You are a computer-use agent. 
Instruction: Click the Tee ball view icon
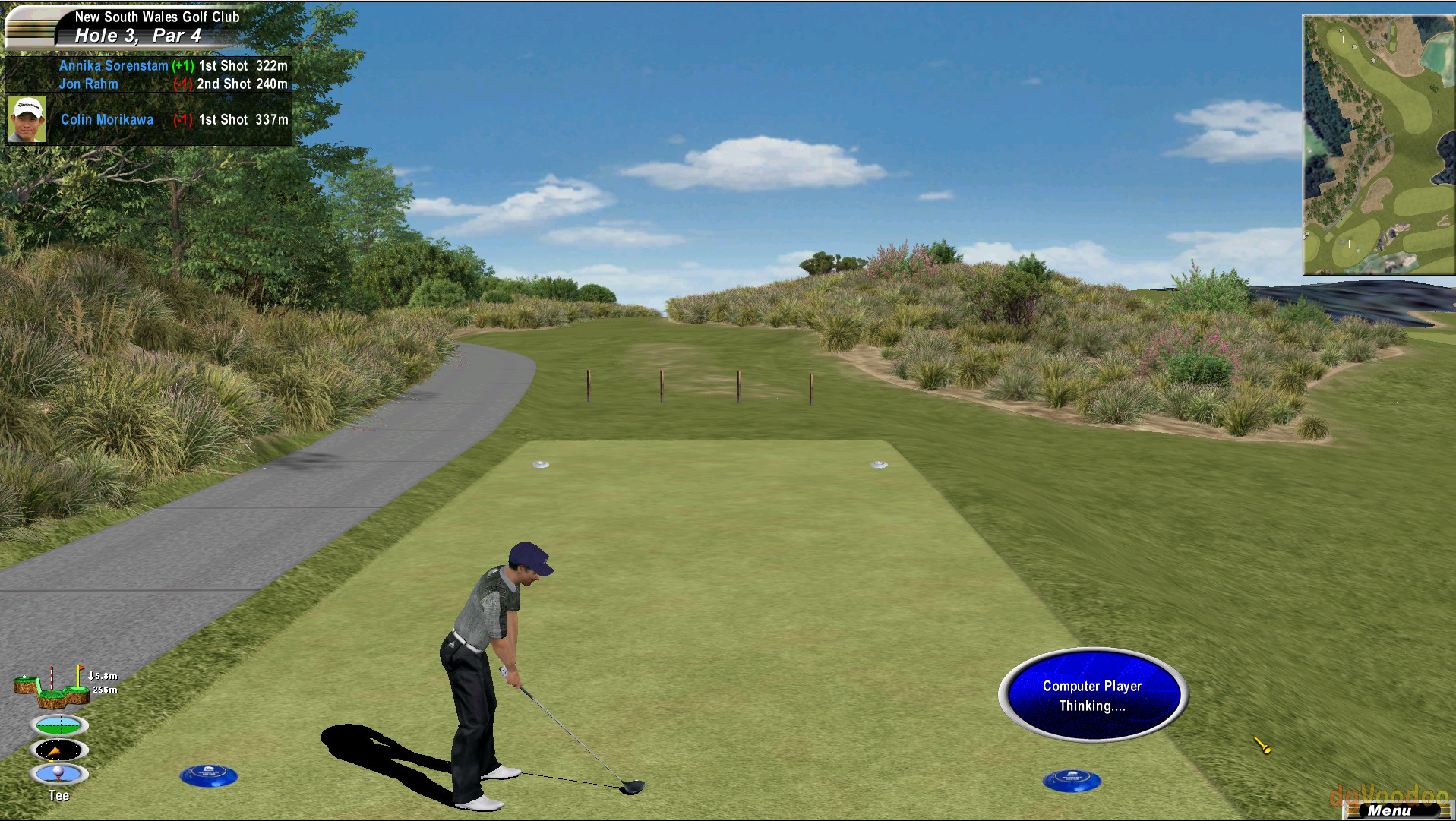[59, 774]
